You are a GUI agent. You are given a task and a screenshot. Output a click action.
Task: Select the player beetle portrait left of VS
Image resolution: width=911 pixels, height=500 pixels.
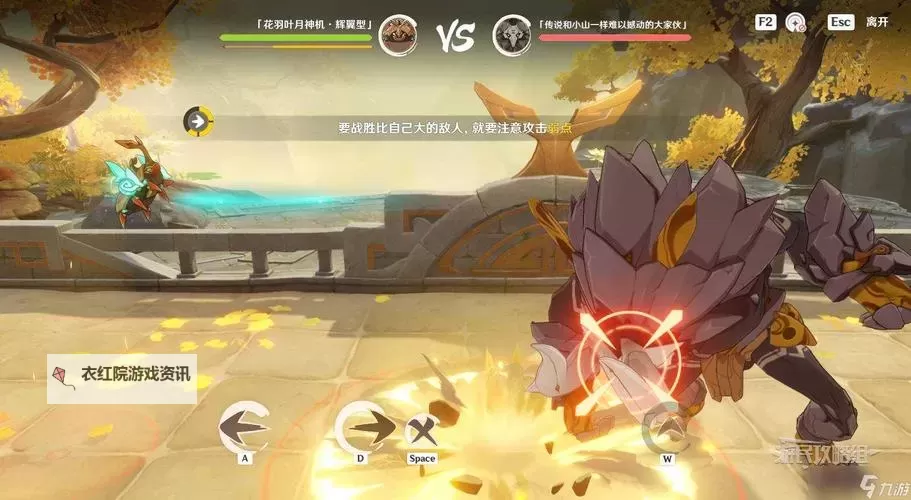[x=398, y=35]
